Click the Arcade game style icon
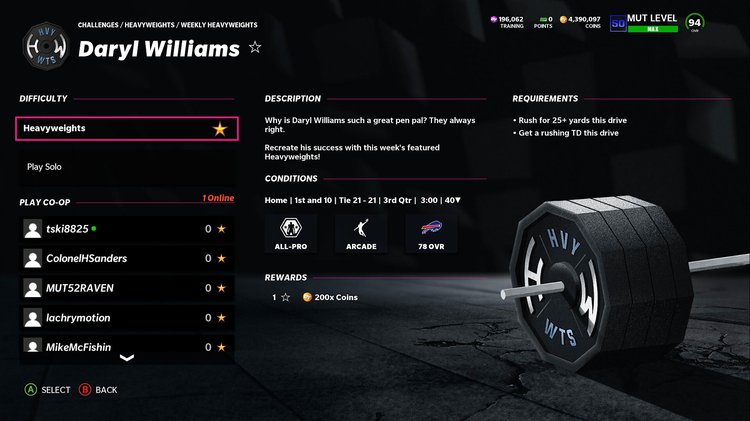This screenshot has width=750, height=421. click(362, 233)
